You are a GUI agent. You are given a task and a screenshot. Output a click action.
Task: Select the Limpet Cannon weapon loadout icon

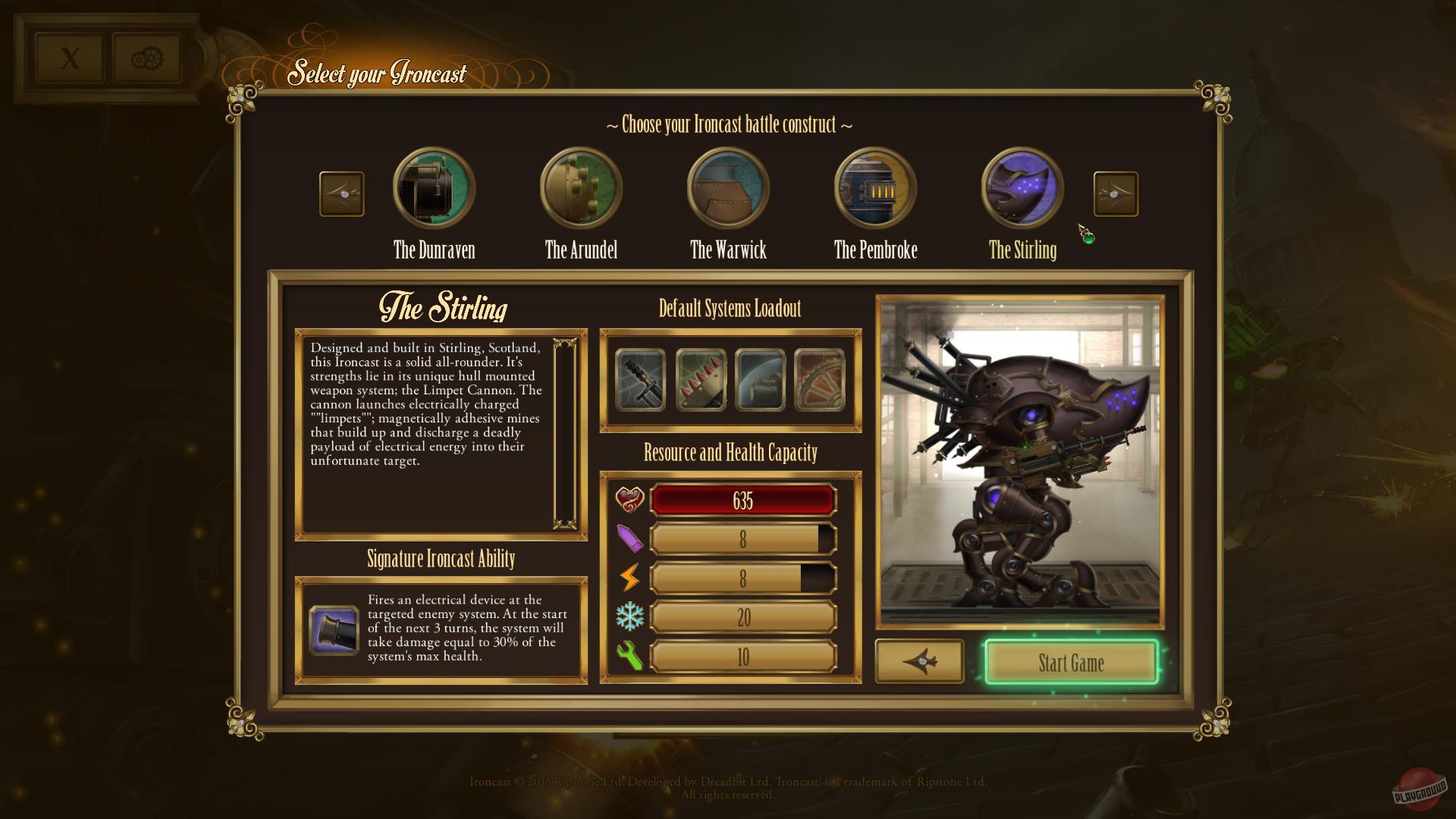coord(641,381)
